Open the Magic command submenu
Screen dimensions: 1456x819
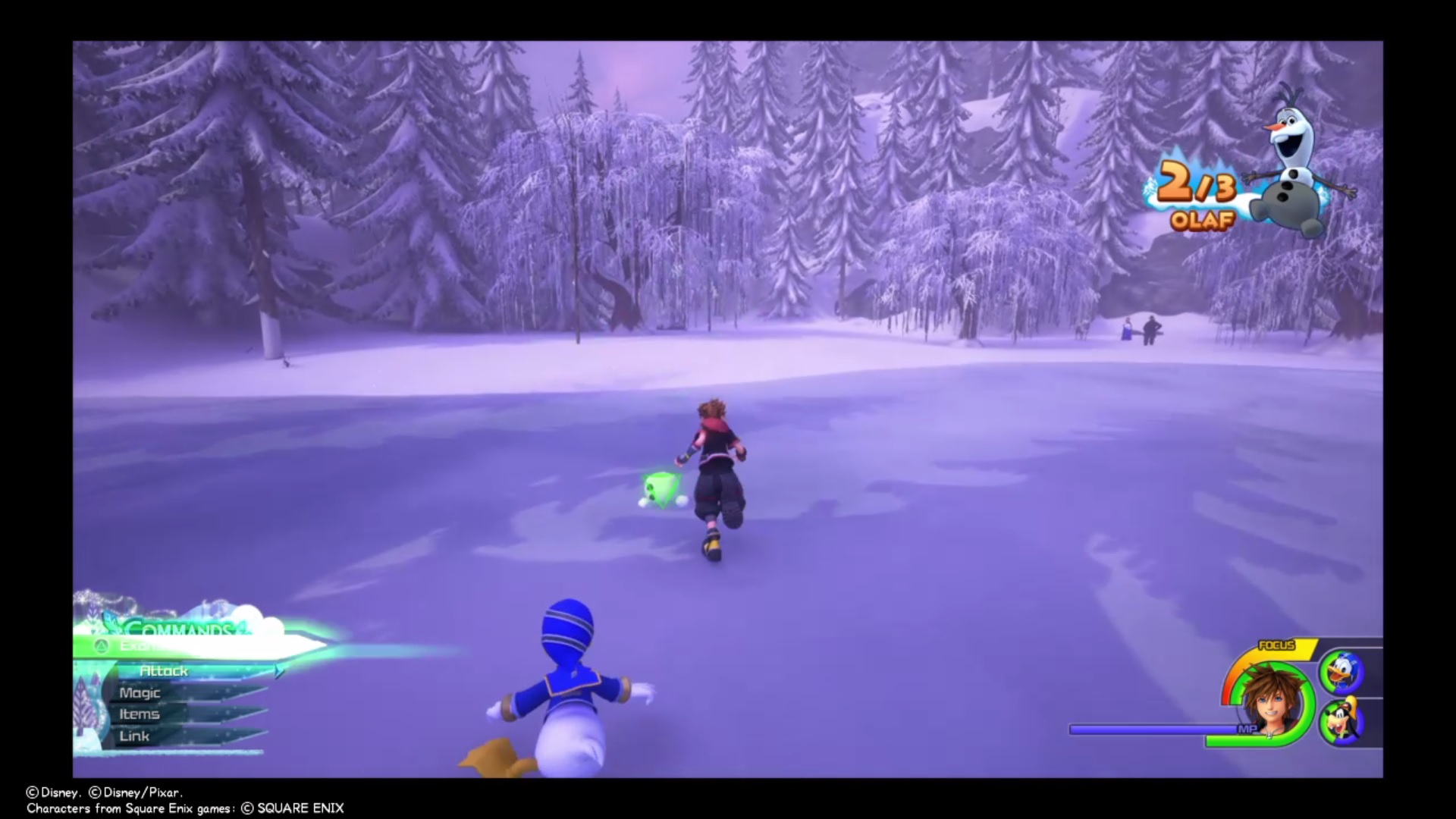(140, 692)
